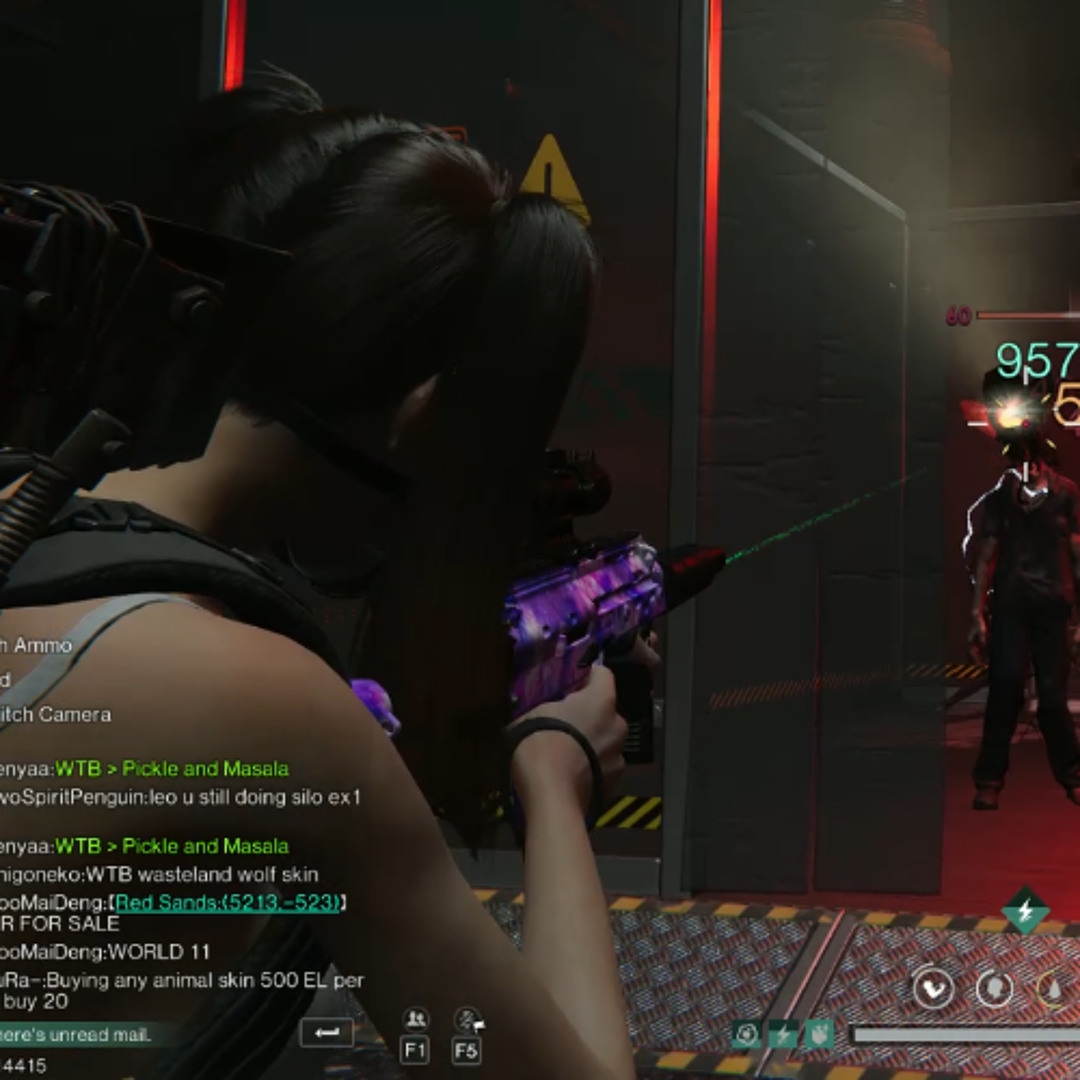The image size is (1080, 1080).
Task: Click the chat enter arrow button
Action: [326, 1033]
